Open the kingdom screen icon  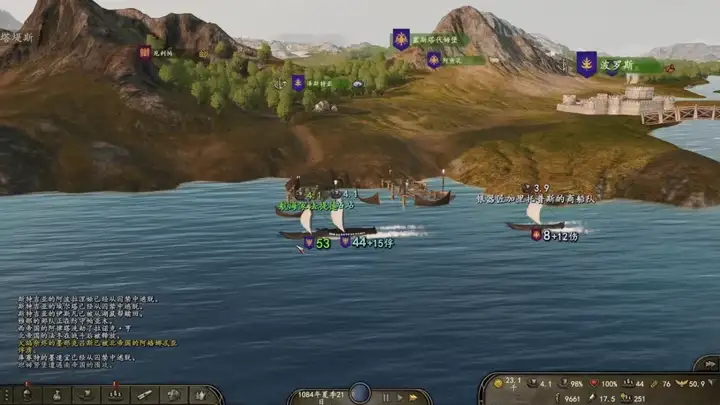[202, 395]
